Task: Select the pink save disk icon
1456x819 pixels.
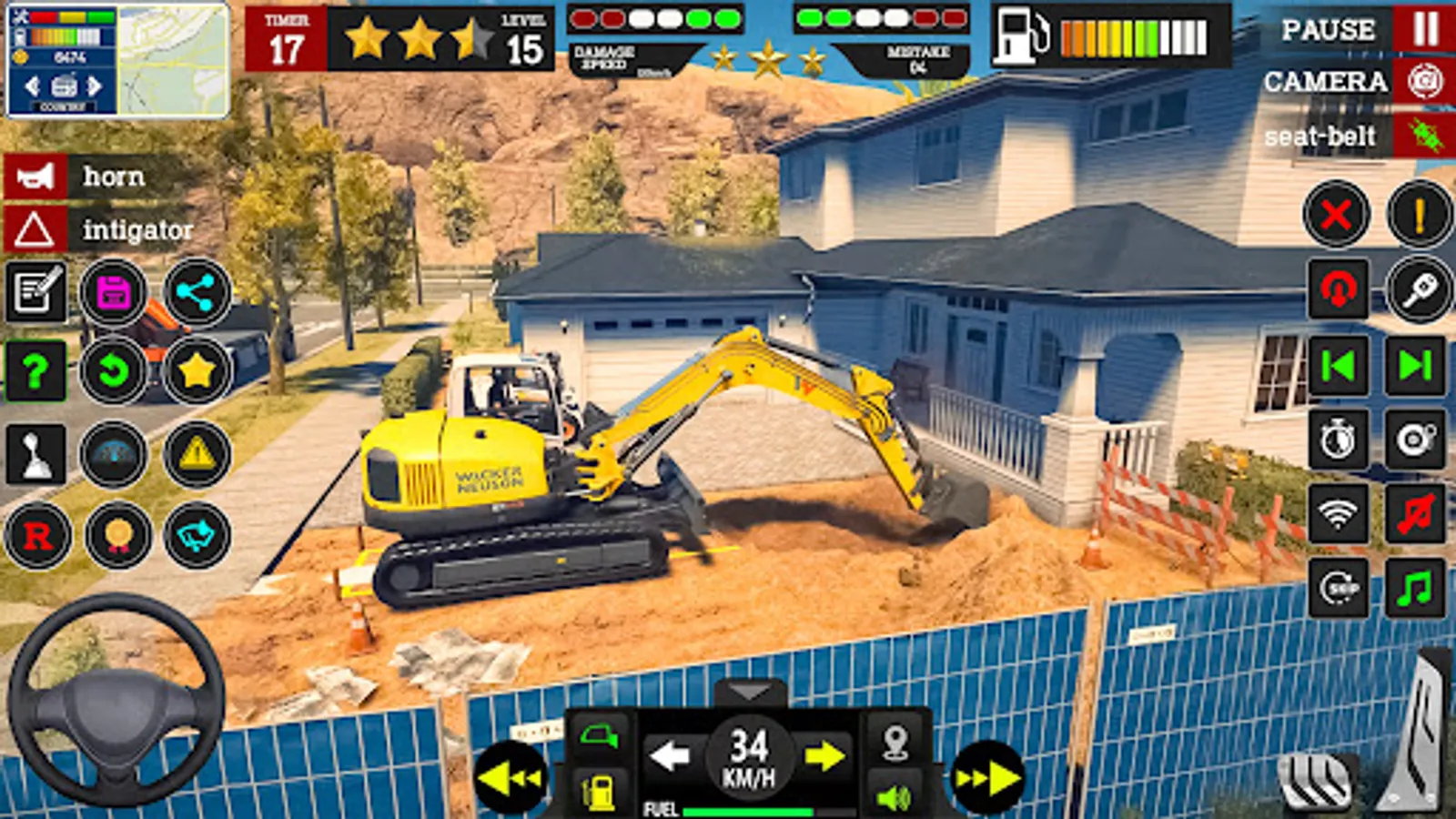Action: [x=112, y=289]
